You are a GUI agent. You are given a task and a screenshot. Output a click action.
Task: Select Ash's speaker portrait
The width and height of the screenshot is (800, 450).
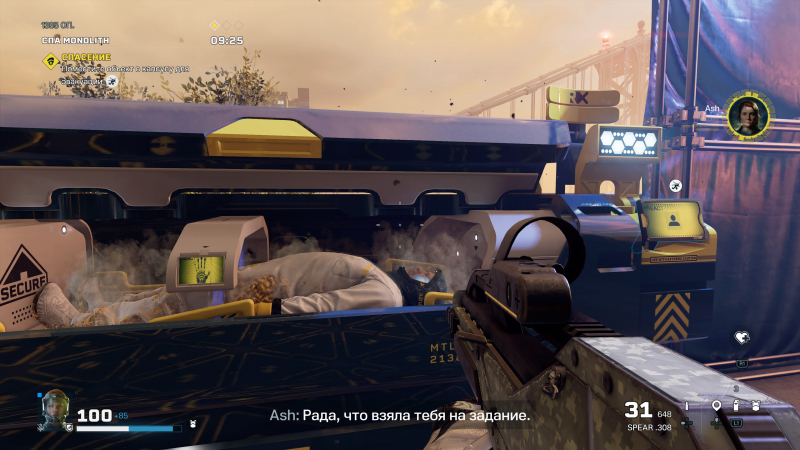746,116
